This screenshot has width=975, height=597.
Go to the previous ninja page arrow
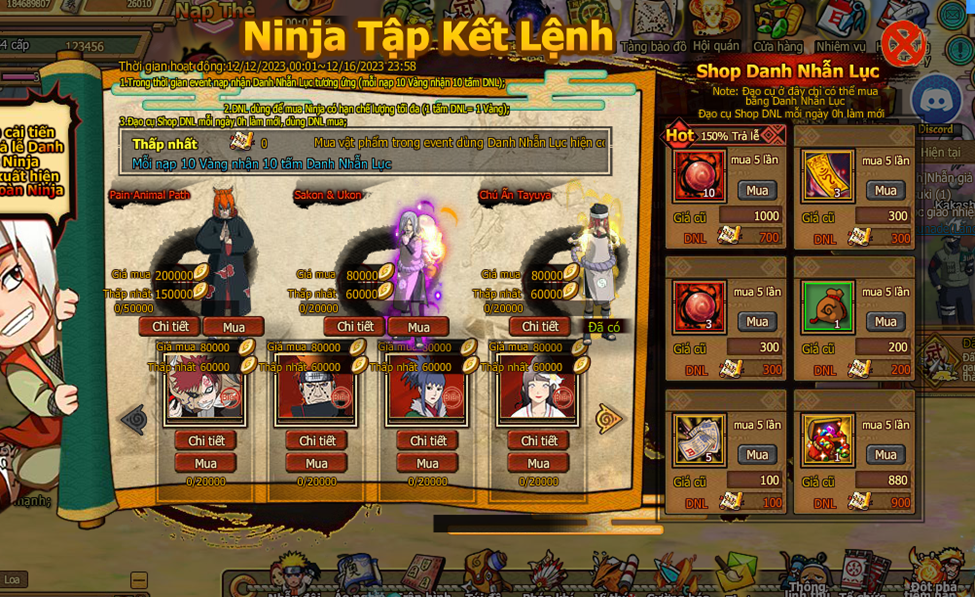click(135, 420)
